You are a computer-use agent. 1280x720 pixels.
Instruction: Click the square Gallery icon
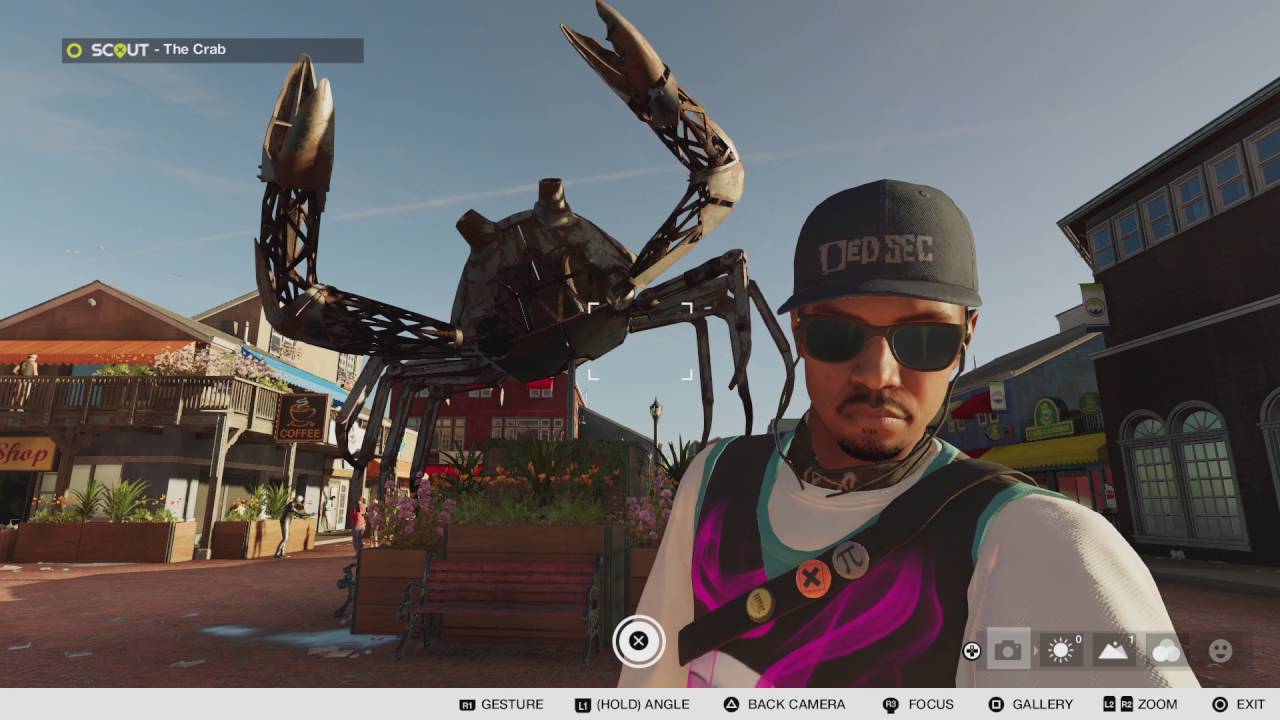[994, 703]
